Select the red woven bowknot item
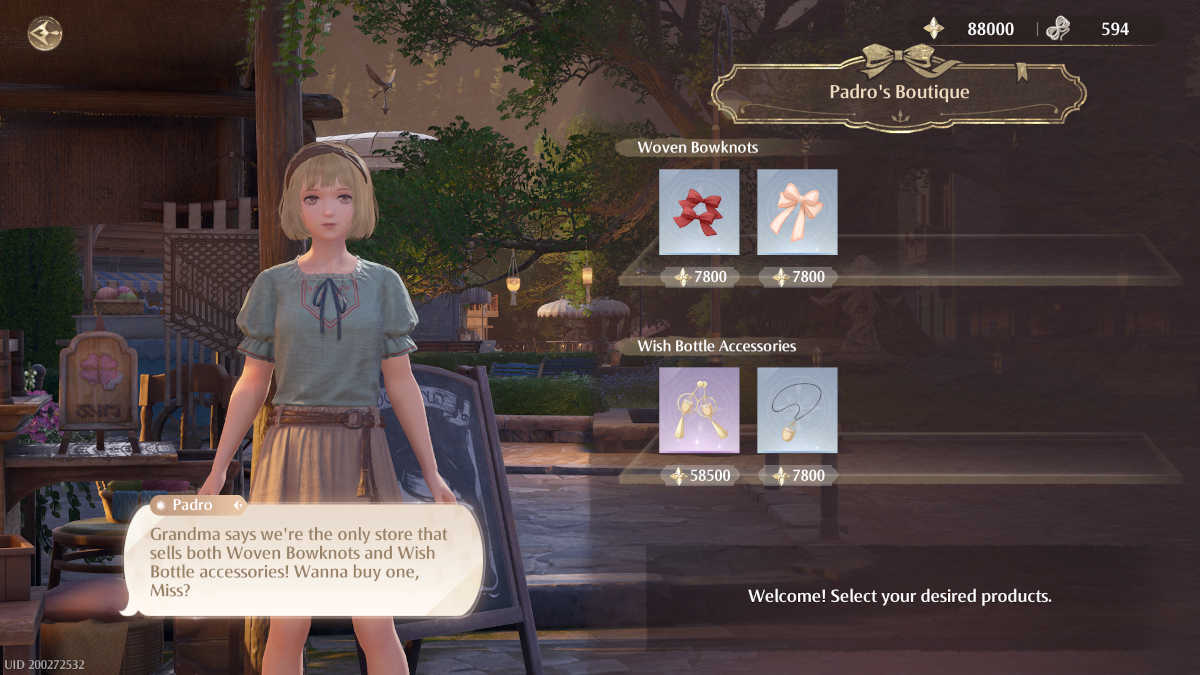The image size is (1200, 675). [699, 212]
